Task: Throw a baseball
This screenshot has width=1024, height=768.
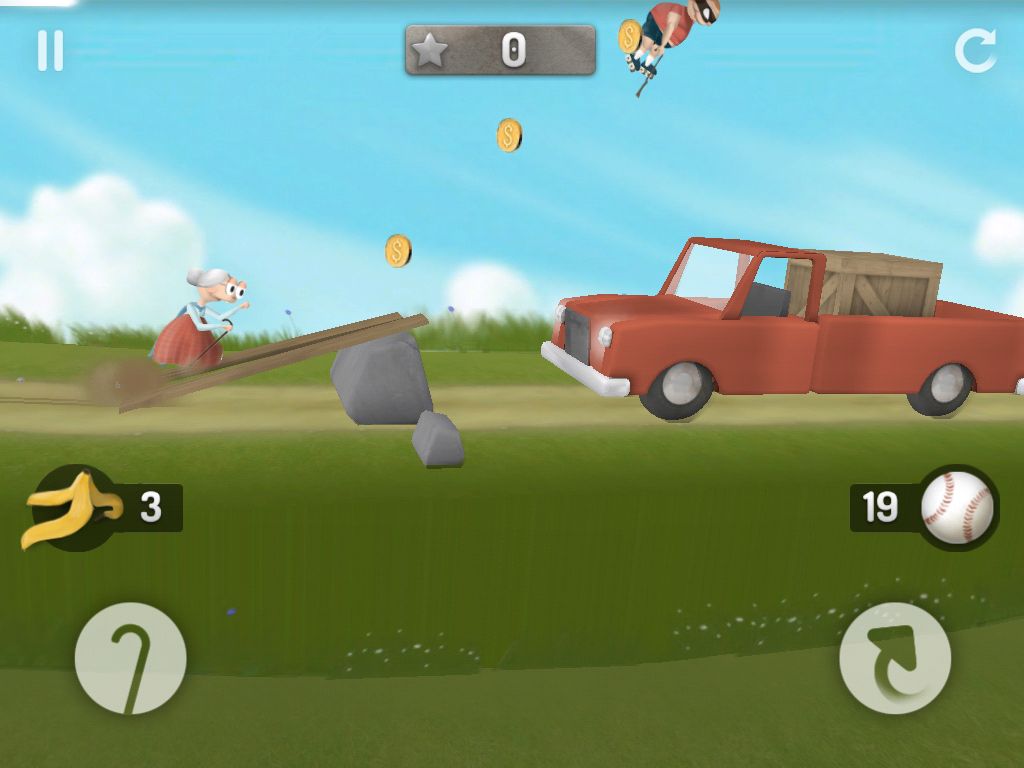Action: [x=957, y=508]
